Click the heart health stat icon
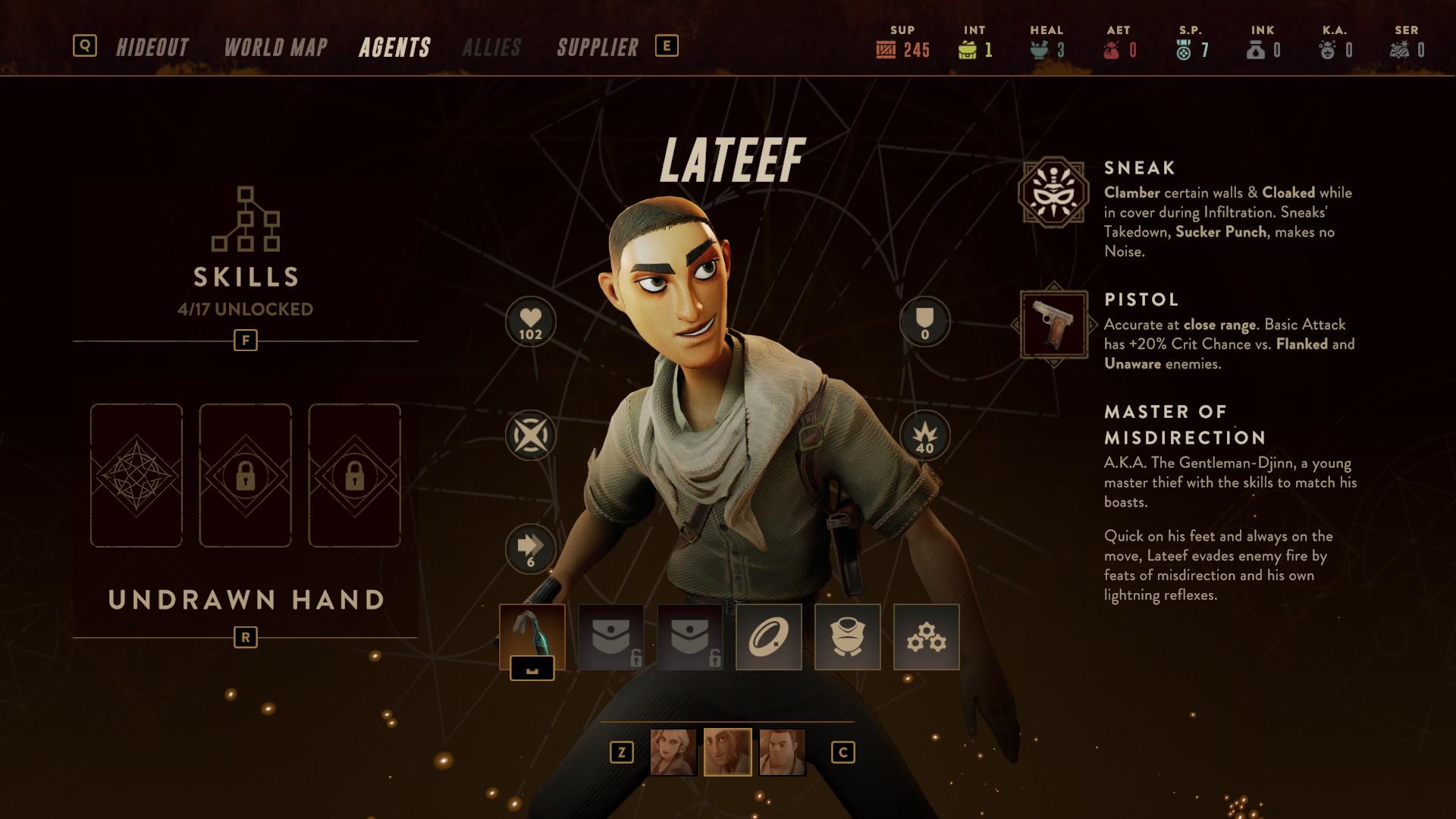The height and width of the screenshot is (819, 1456). [x=530, y=322]
